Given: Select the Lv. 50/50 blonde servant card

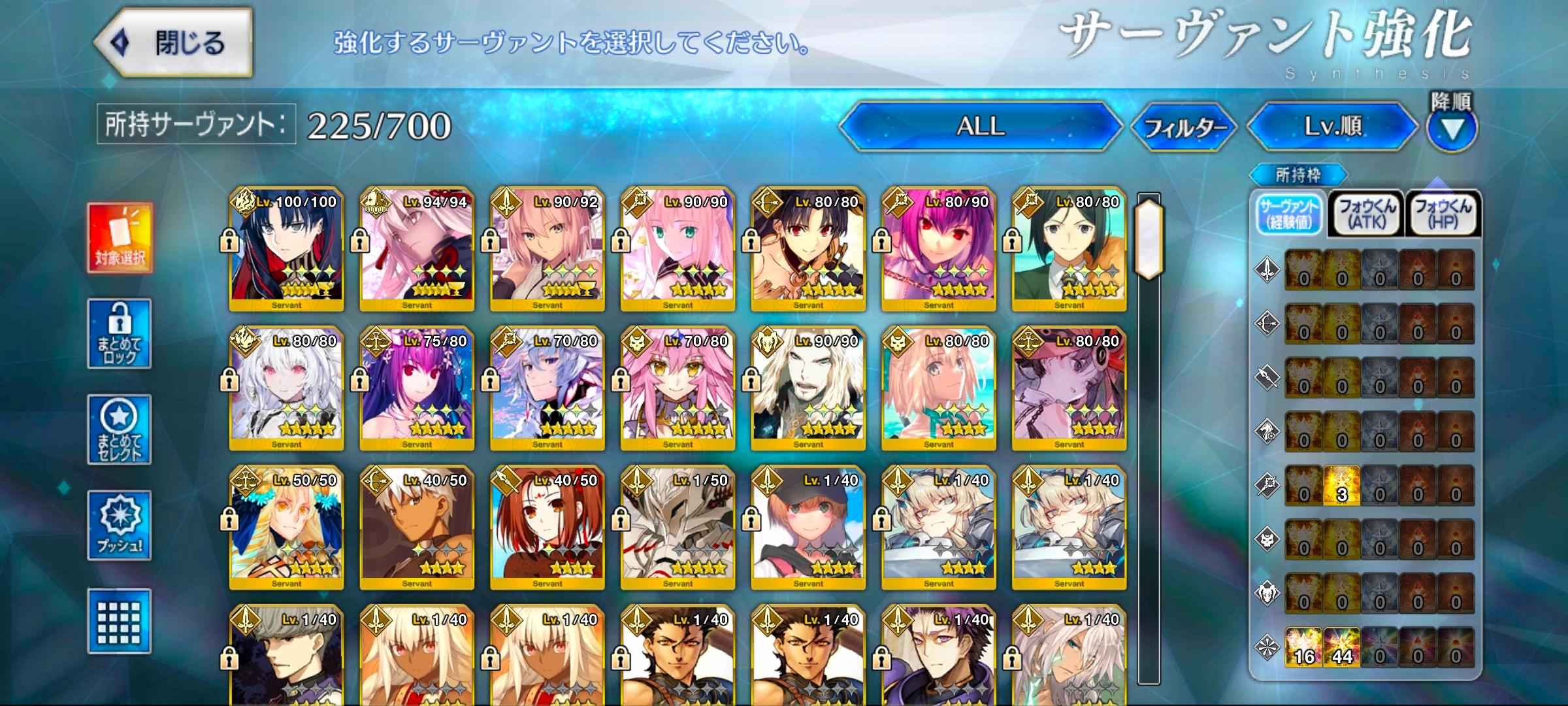Looking at the screenshot, I should coord(286,527).
